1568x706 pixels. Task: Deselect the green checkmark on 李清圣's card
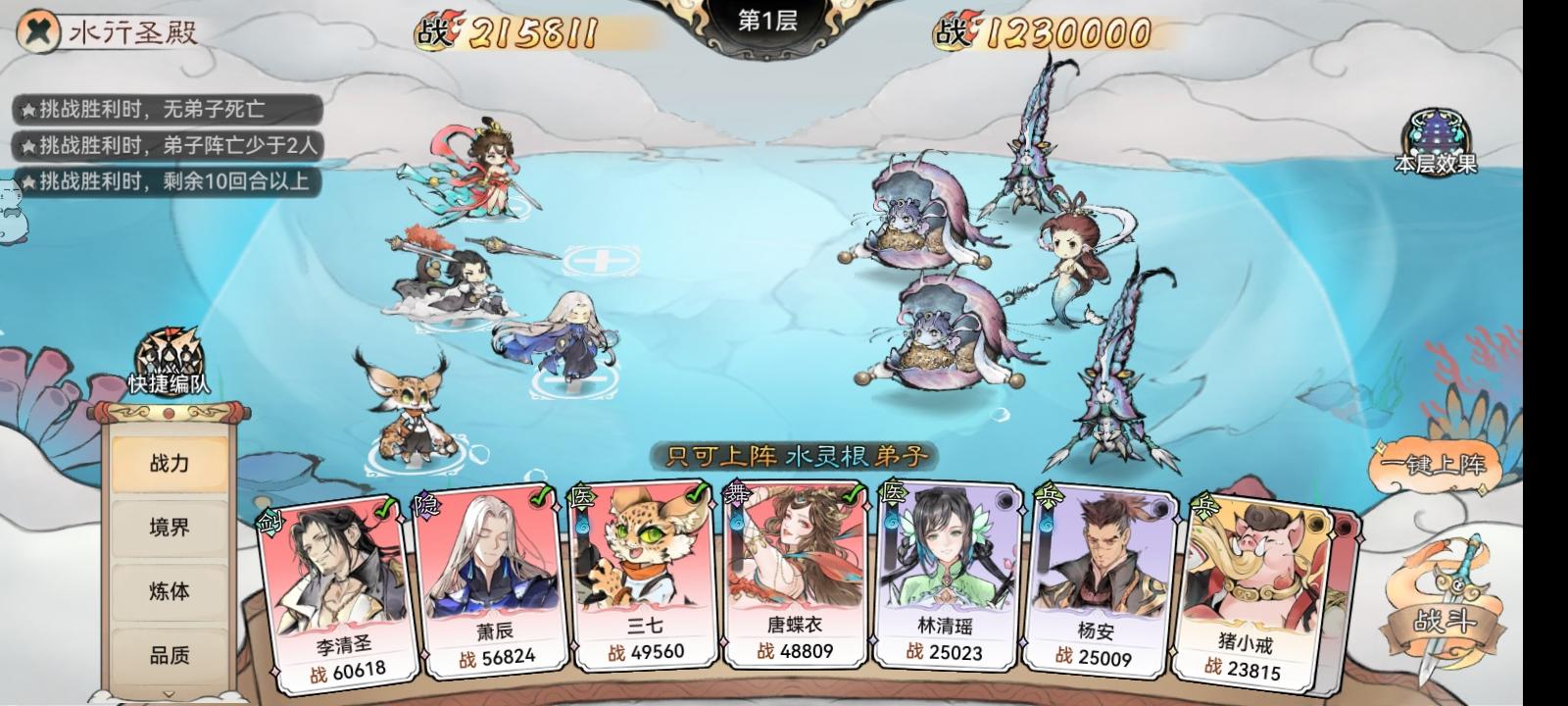point(384,510)
